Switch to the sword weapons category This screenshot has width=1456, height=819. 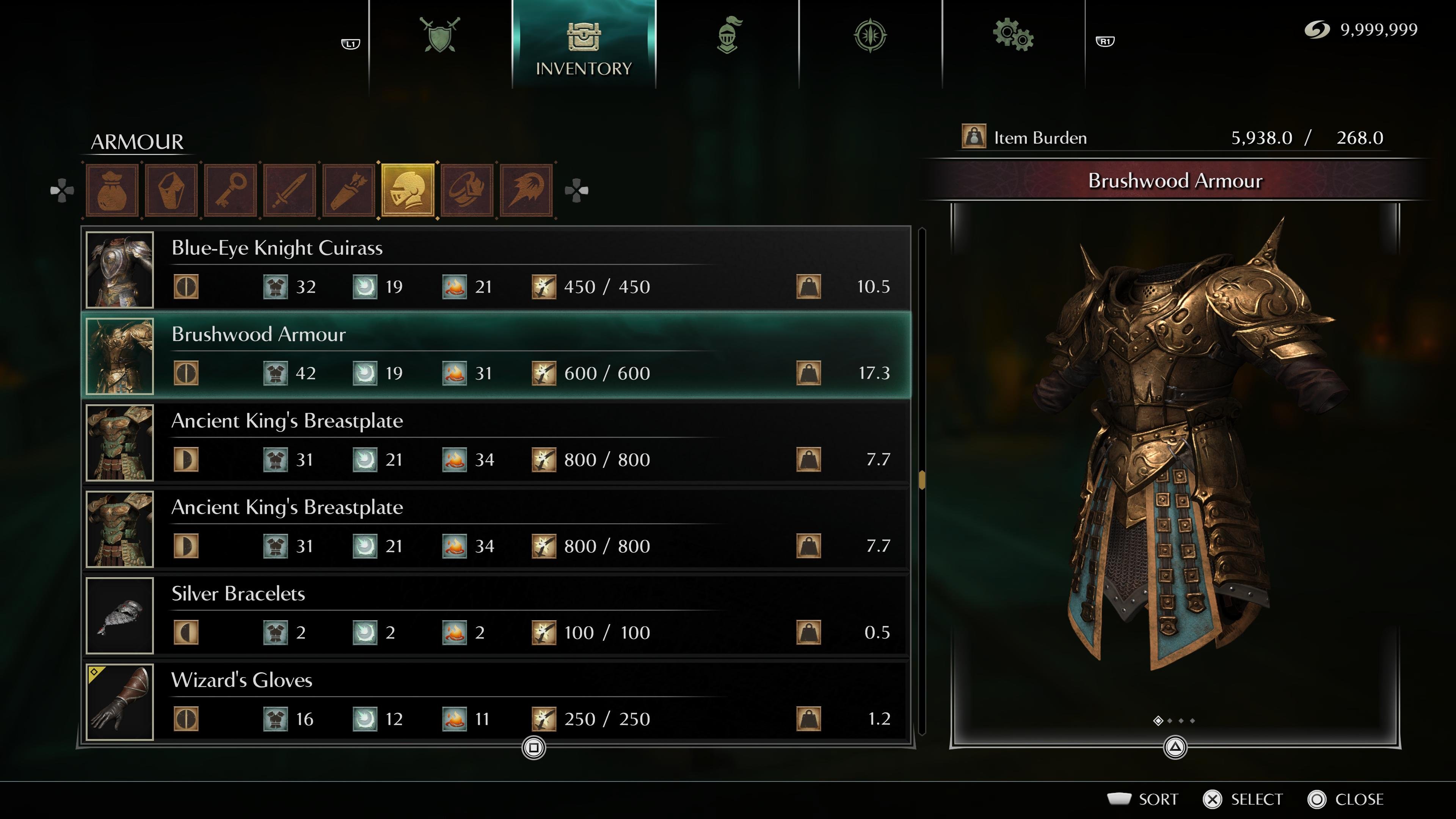[x=290, y=190]
